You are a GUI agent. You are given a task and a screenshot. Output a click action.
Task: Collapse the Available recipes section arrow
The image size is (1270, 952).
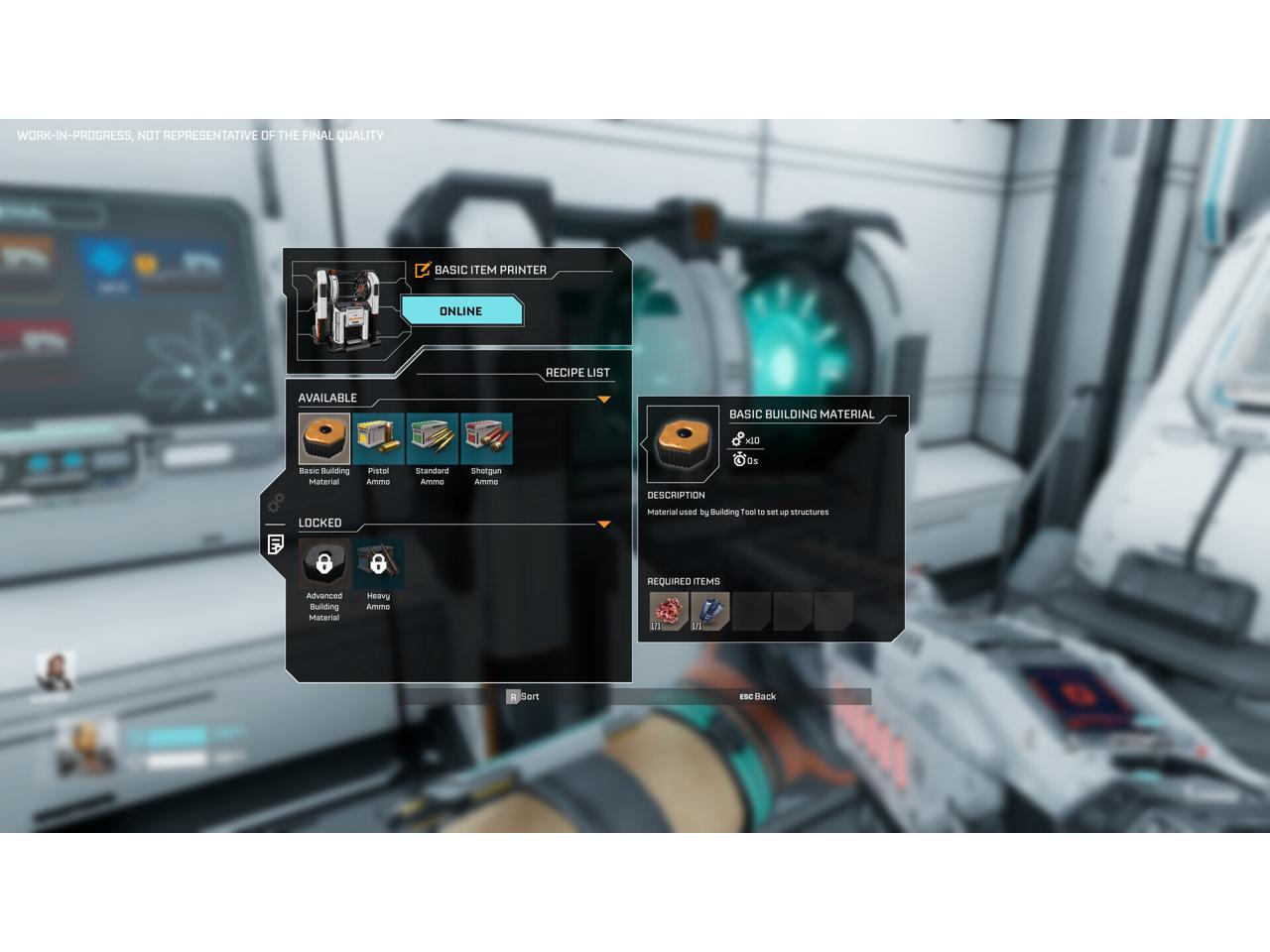point(603,400)
